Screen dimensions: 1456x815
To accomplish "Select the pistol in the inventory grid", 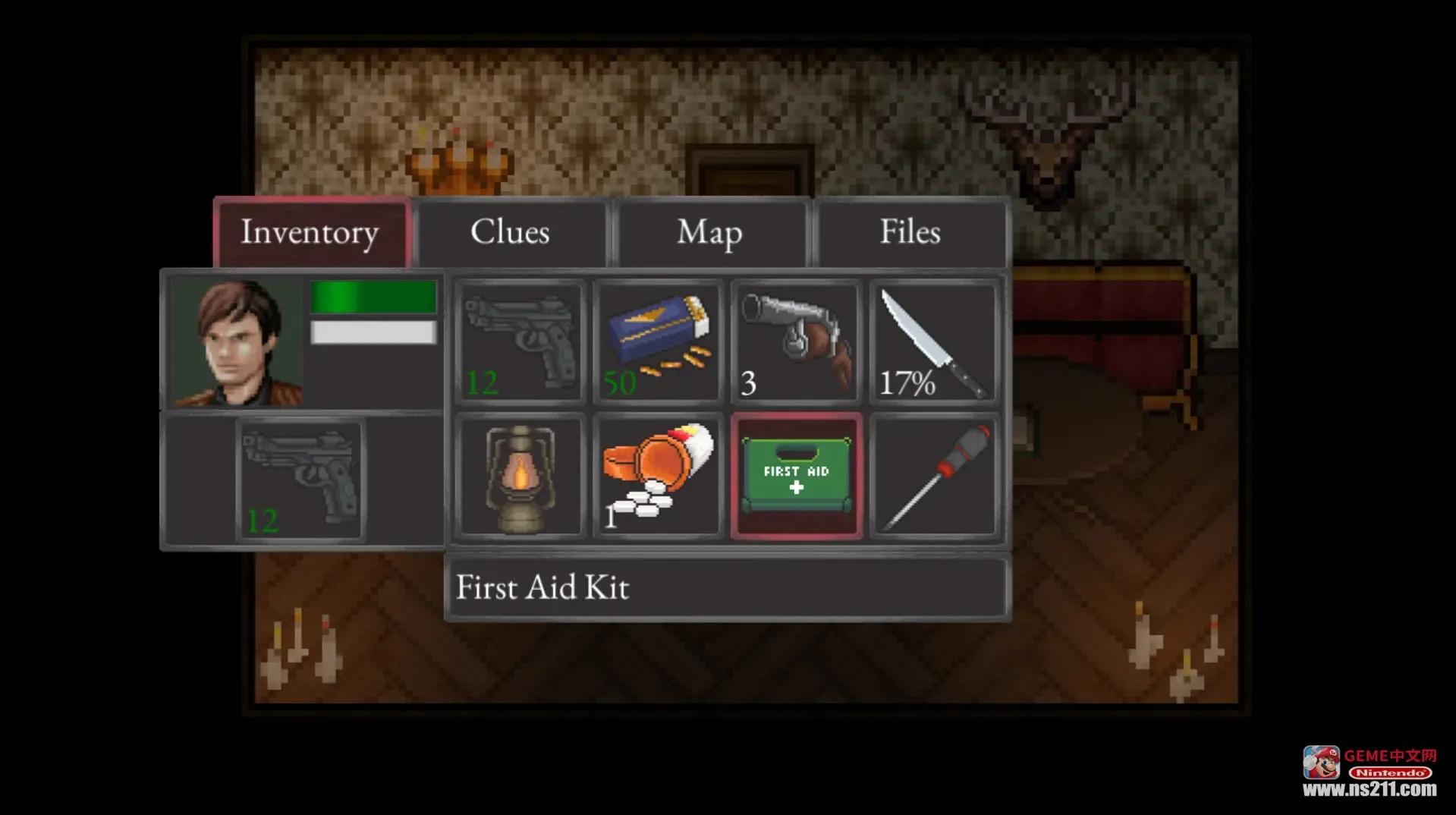I will (x=520, y=341).
